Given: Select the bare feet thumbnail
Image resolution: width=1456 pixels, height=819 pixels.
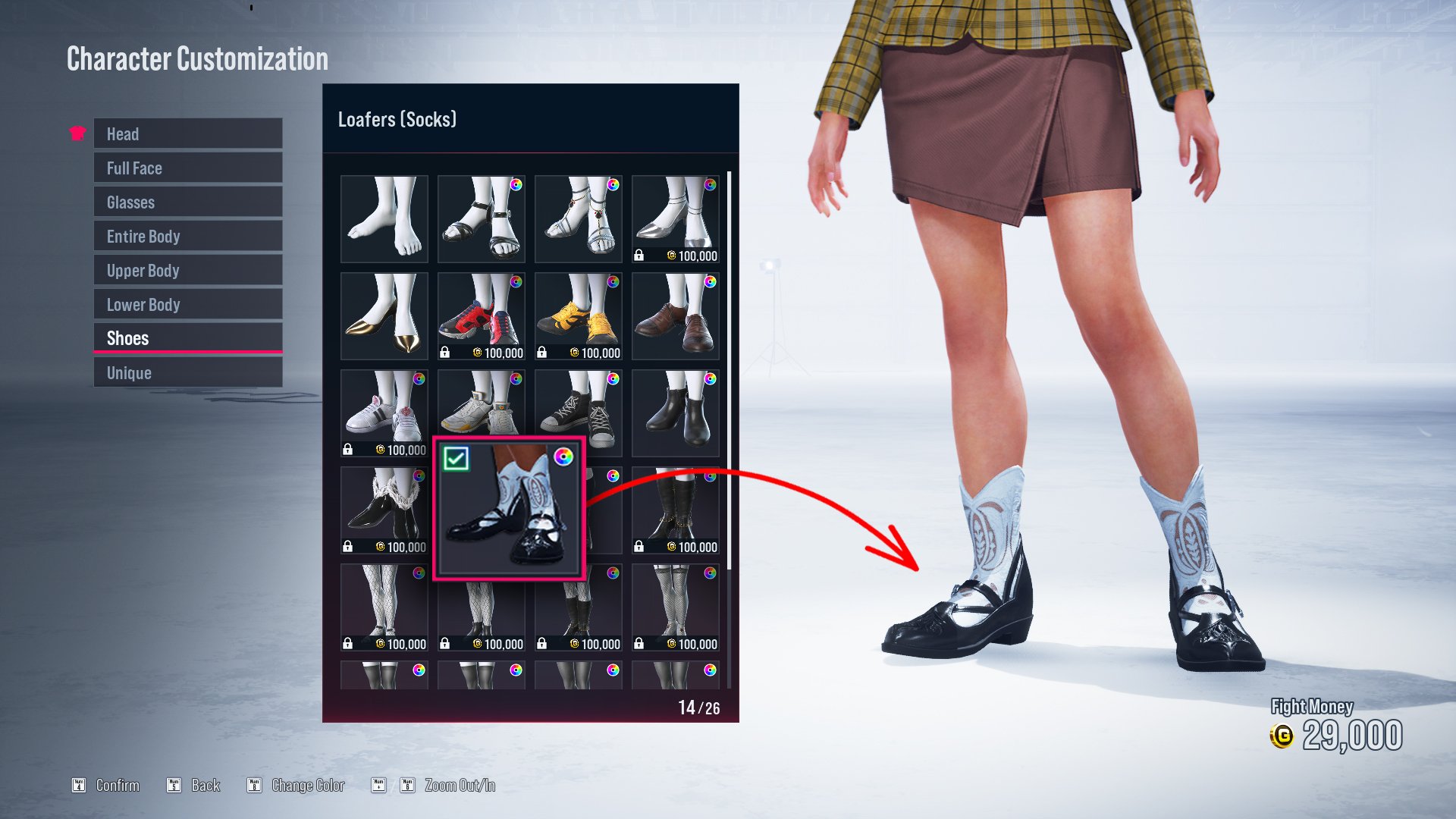Looking at the screenshot, I should tap(384, 219).
